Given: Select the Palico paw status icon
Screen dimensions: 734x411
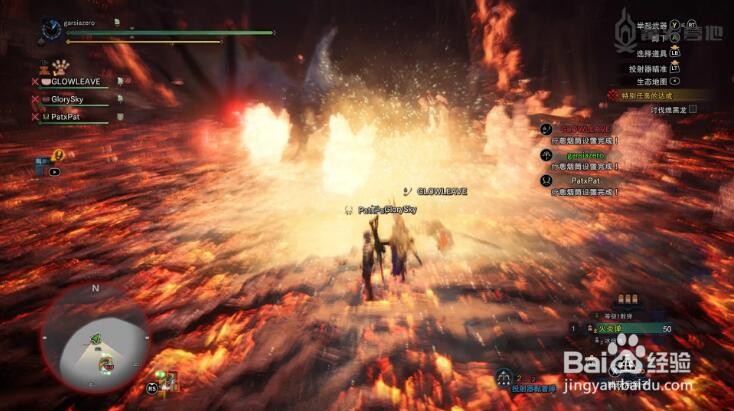Looking at the screenshot, I should click(x=46, y=70).
